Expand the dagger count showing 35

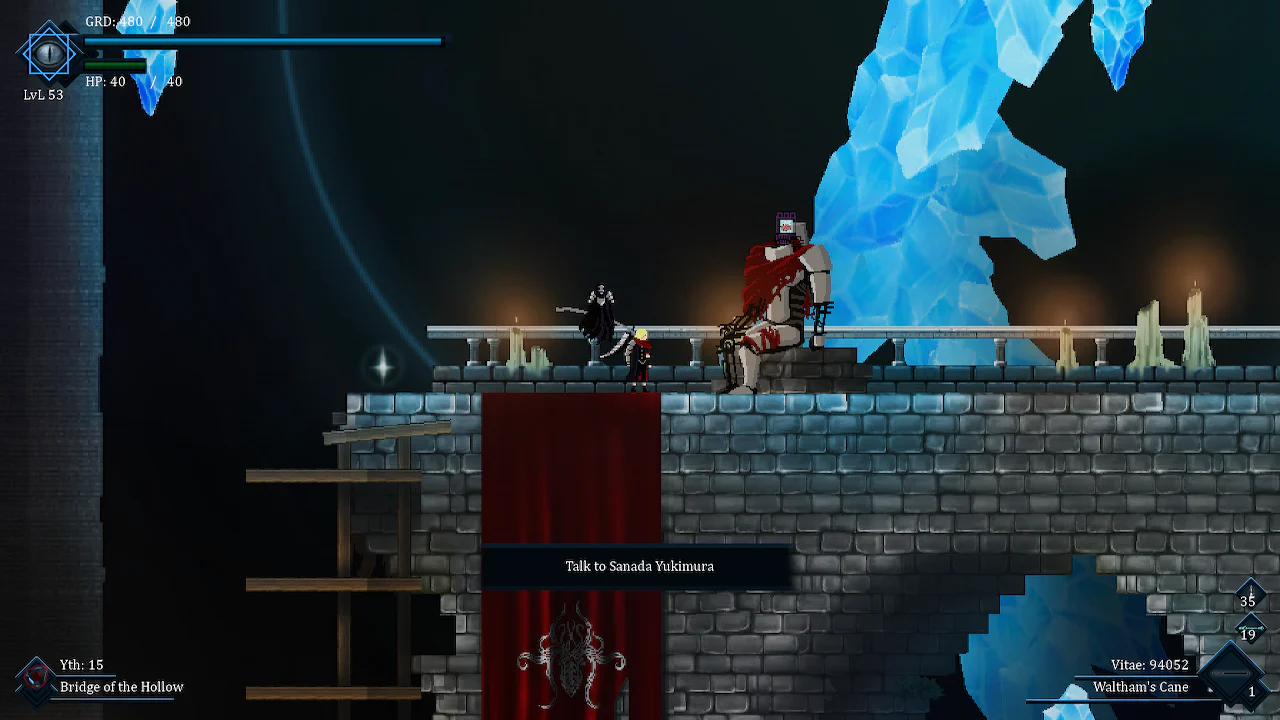coord(1249,601)
